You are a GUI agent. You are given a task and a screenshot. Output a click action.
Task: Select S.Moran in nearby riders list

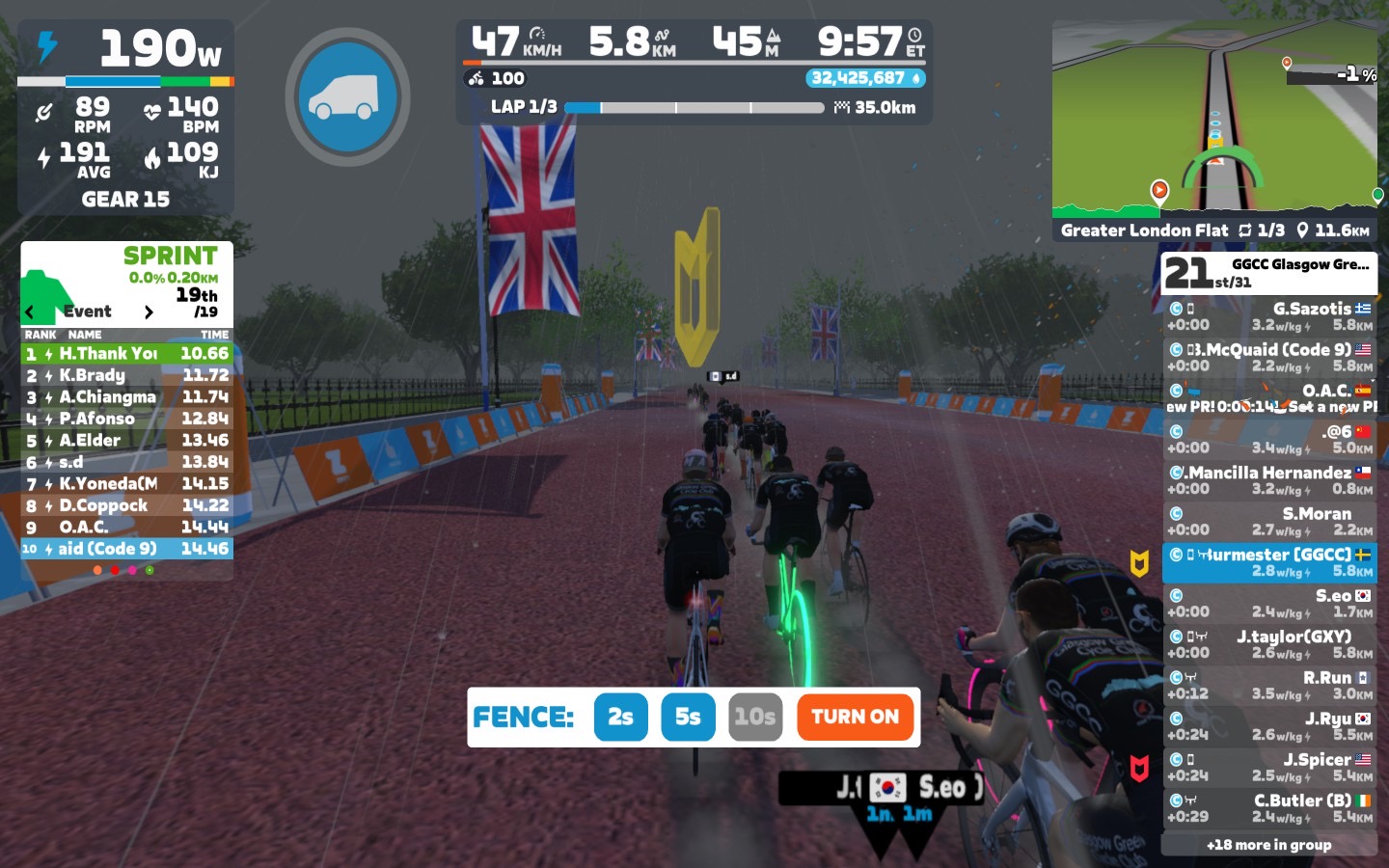[1268, 521]
